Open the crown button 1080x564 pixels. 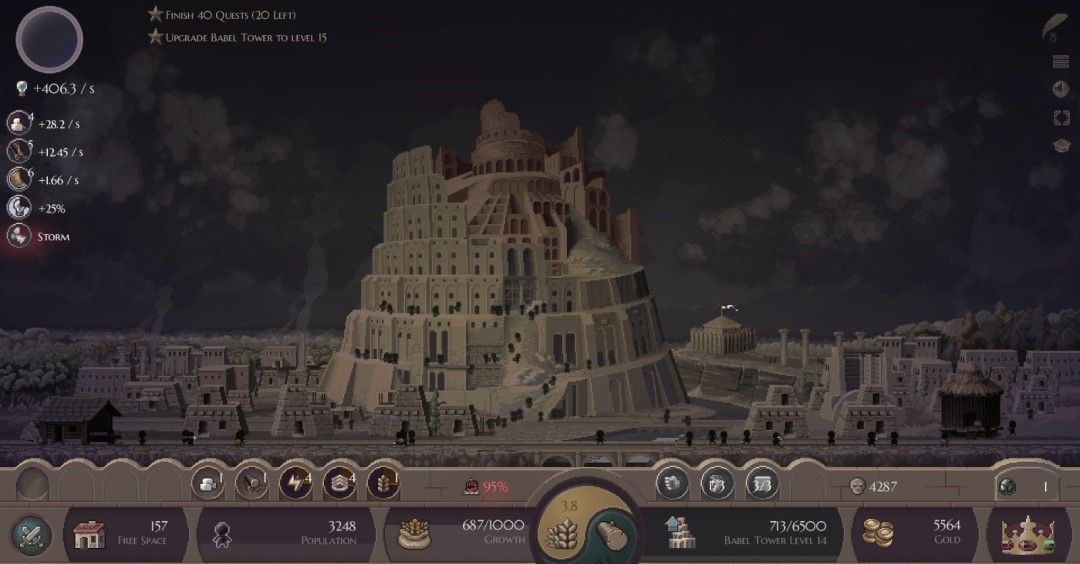1029,534
